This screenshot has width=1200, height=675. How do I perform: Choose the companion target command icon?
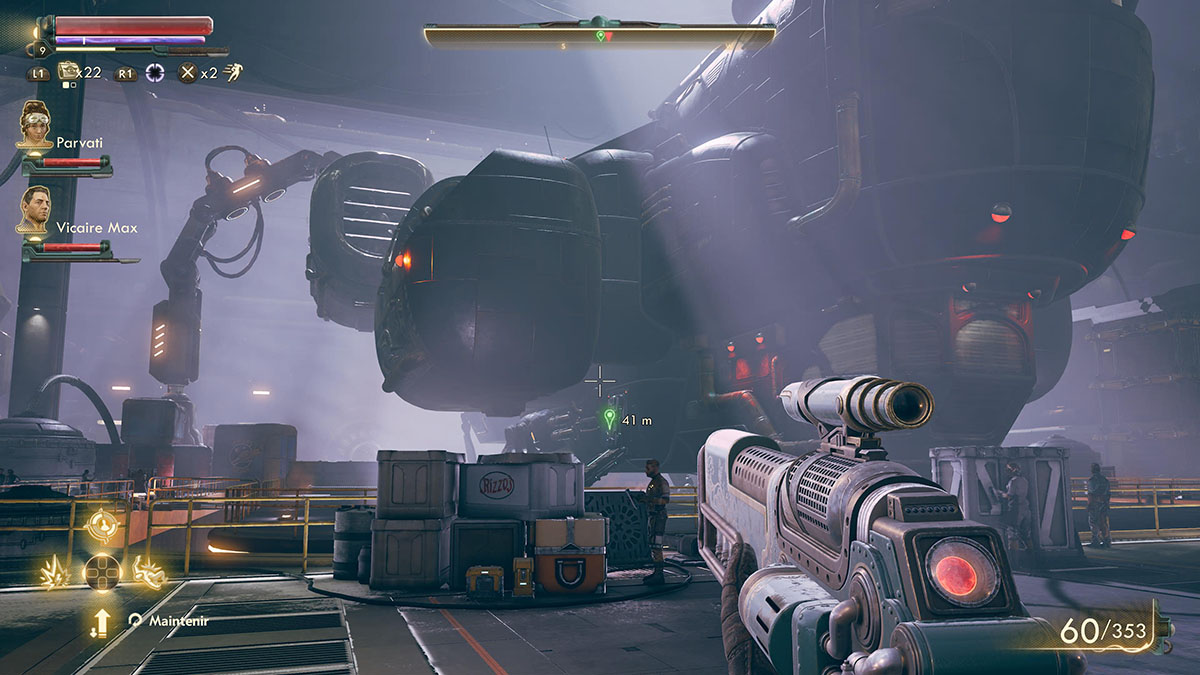(x=102, y=524)
